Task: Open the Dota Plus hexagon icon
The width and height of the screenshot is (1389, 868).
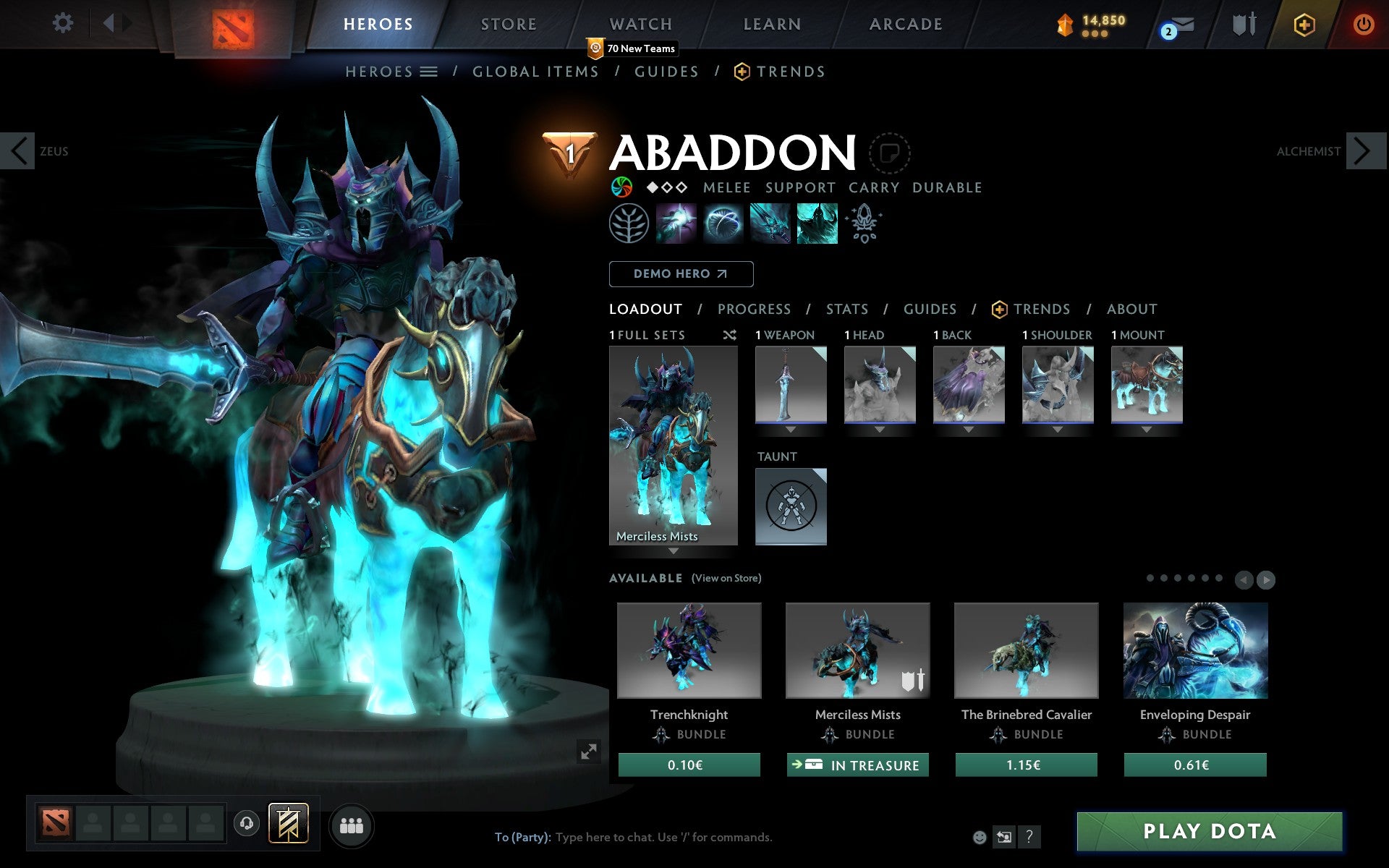Action: (x=1304, y=23)
